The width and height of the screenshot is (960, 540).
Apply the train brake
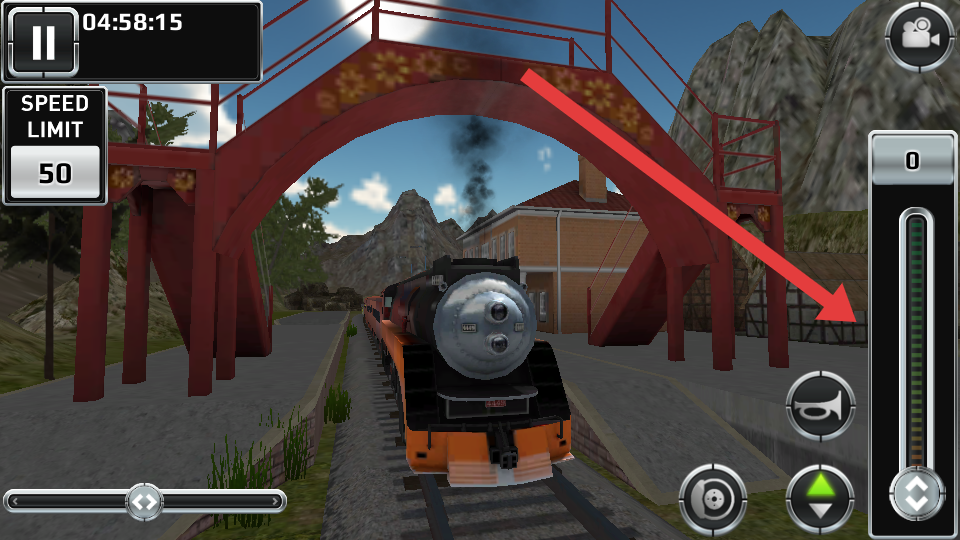[x=713, y=497]
